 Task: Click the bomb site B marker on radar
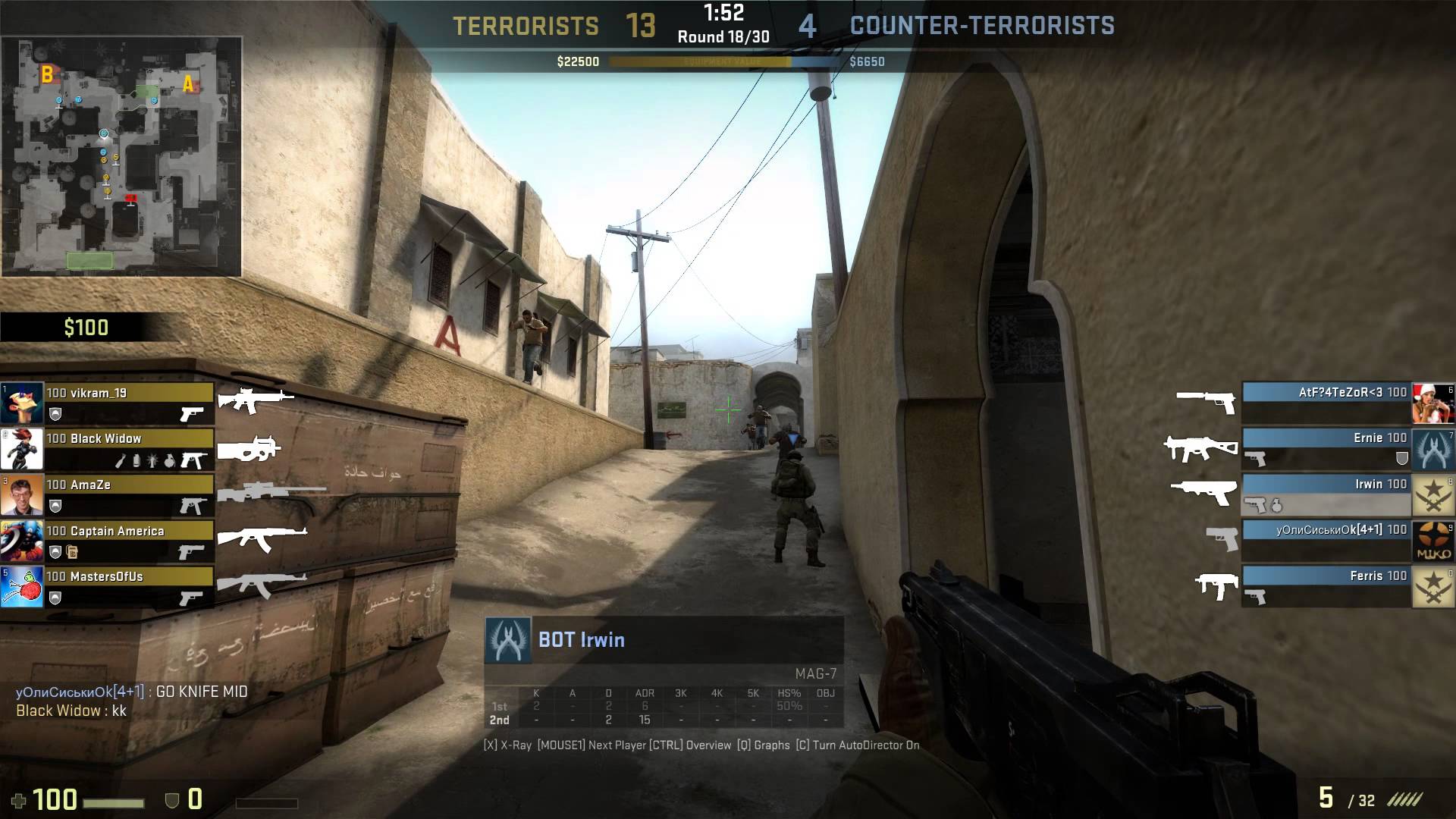coord(48,74)
